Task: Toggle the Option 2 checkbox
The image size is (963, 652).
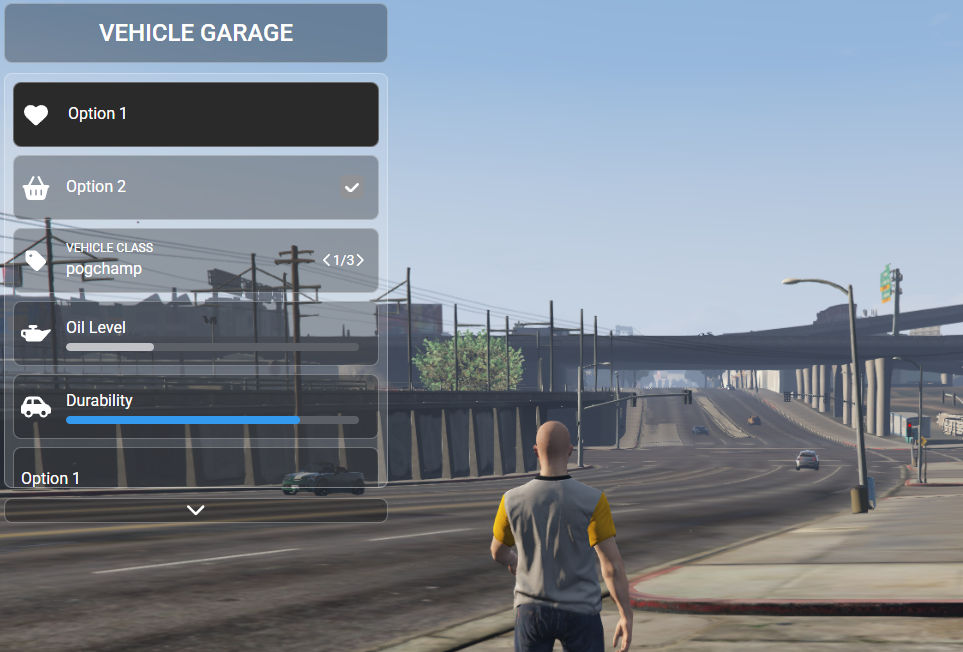Action: [351, 187]
